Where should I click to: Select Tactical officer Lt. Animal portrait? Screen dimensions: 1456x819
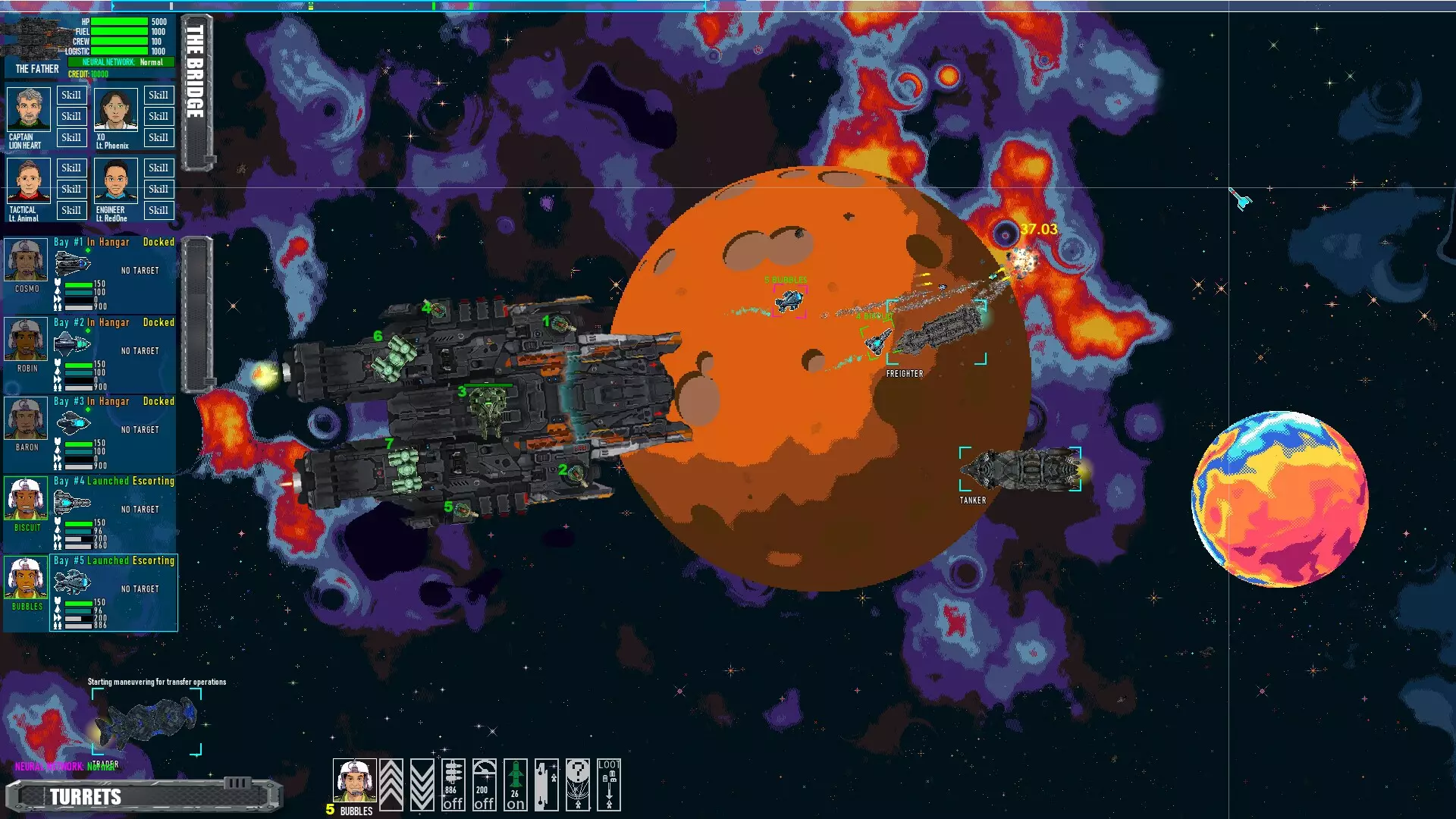(x=29, y=181)
